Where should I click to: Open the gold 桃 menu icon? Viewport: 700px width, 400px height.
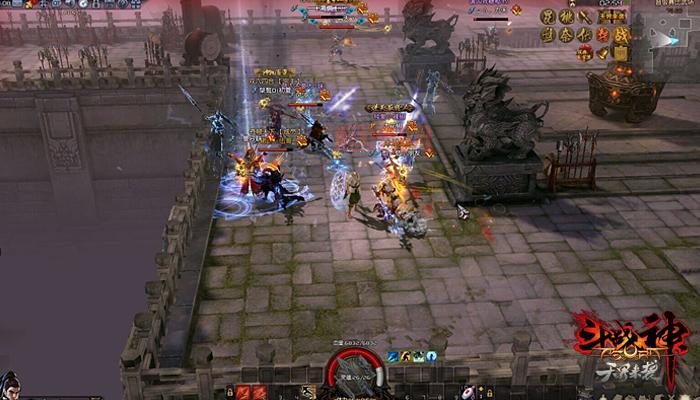click(566, 16)
